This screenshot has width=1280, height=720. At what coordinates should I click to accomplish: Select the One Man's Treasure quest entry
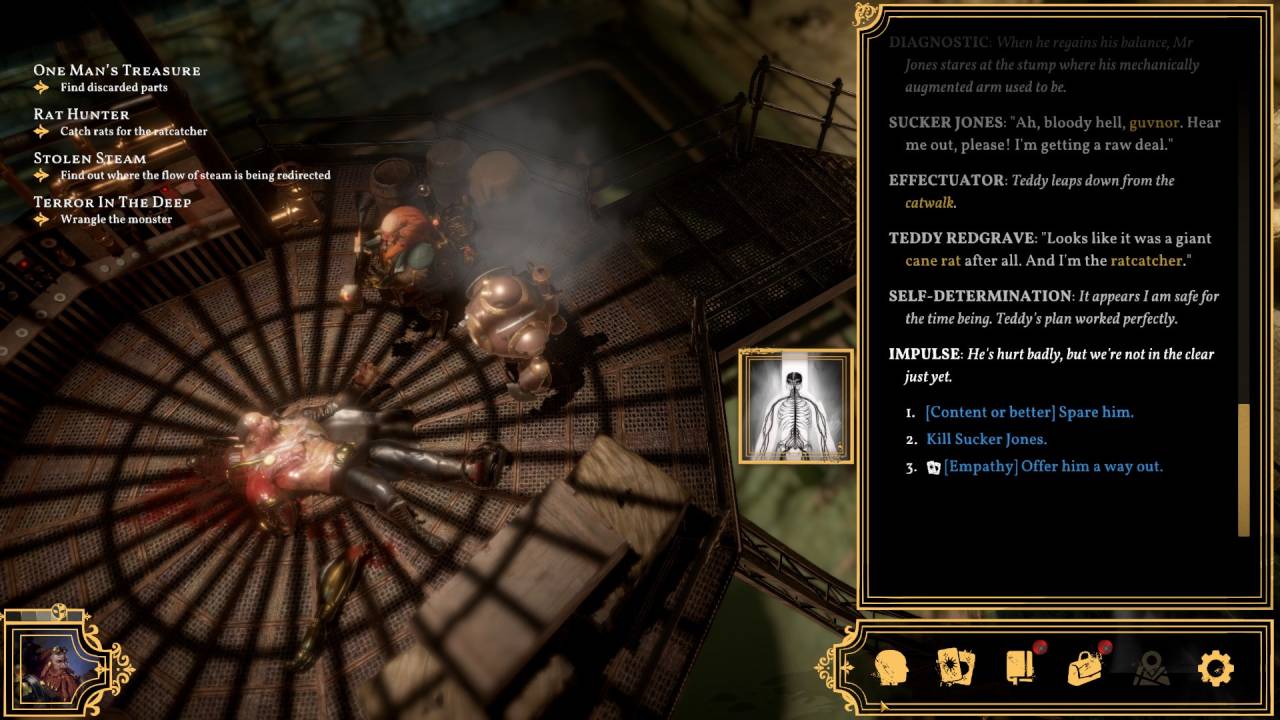117,70
